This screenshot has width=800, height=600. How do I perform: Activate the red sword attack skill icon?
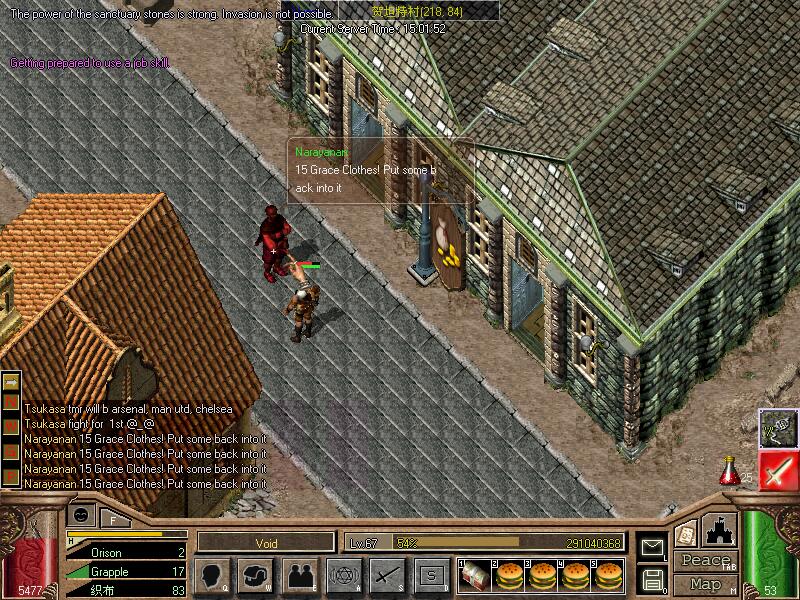click(777, 469)
